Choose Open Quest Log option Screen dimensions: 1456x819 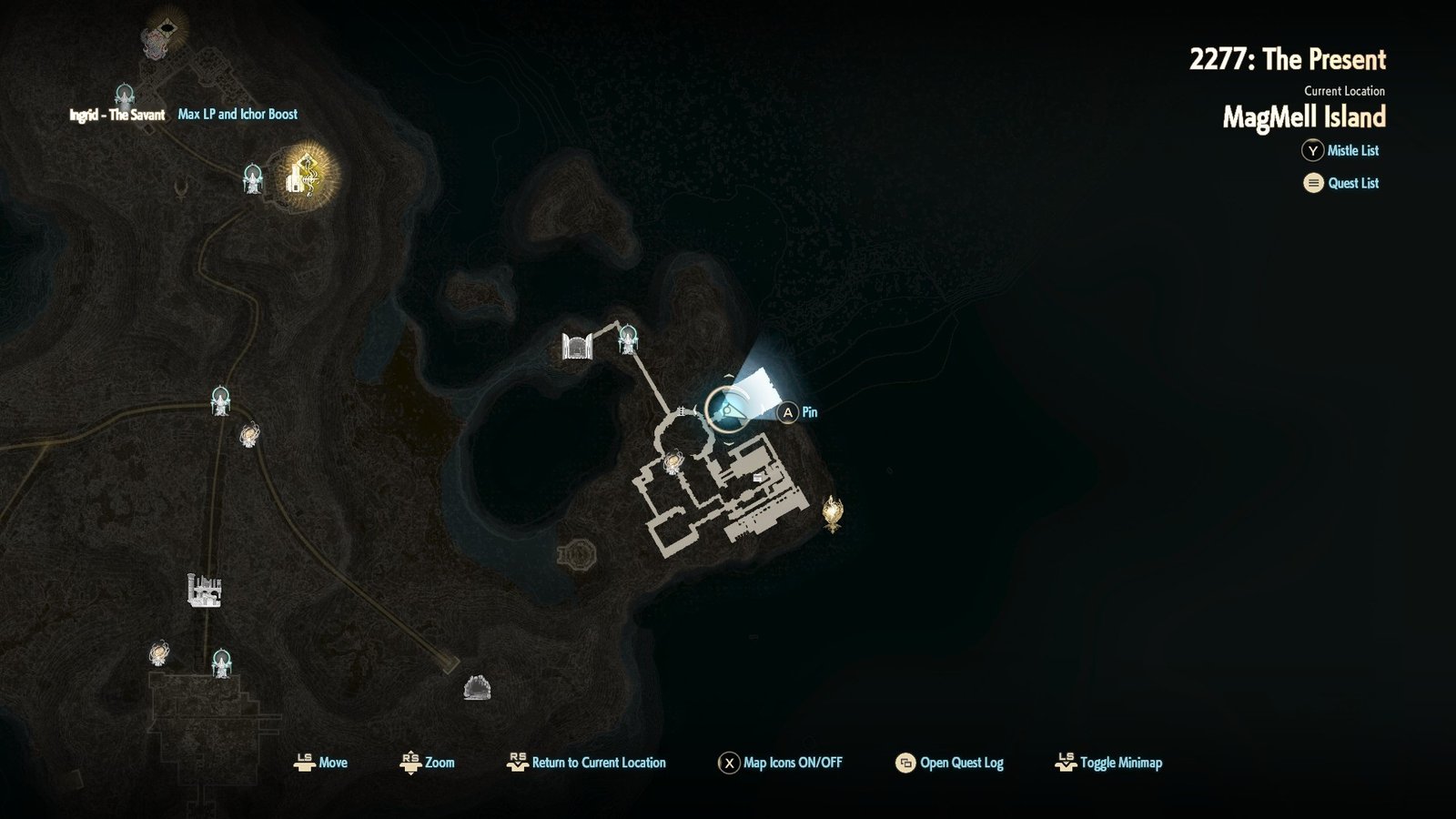[x=961, y=763]
